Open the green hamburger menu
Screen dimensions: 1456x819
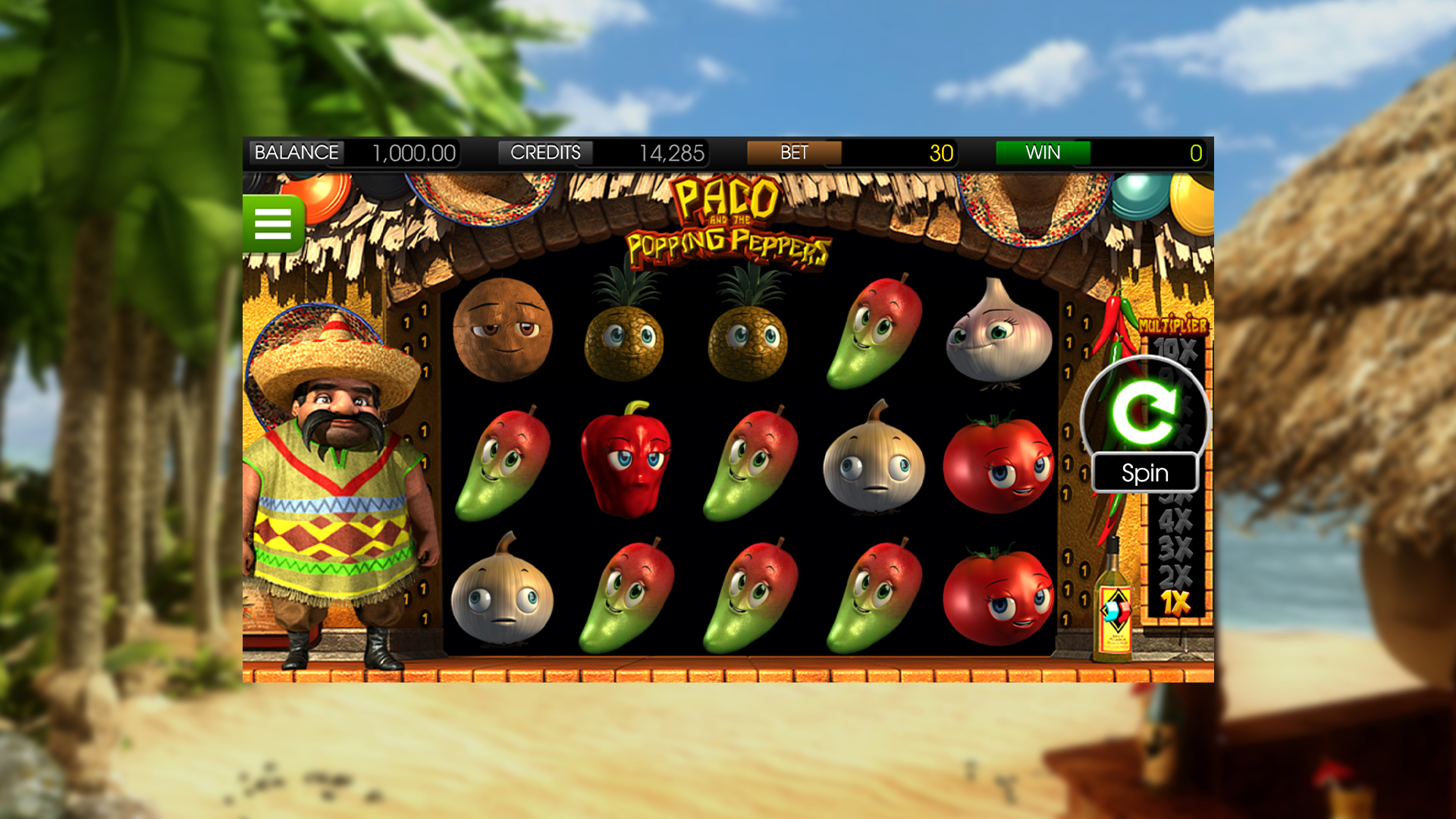pos(275,223)
